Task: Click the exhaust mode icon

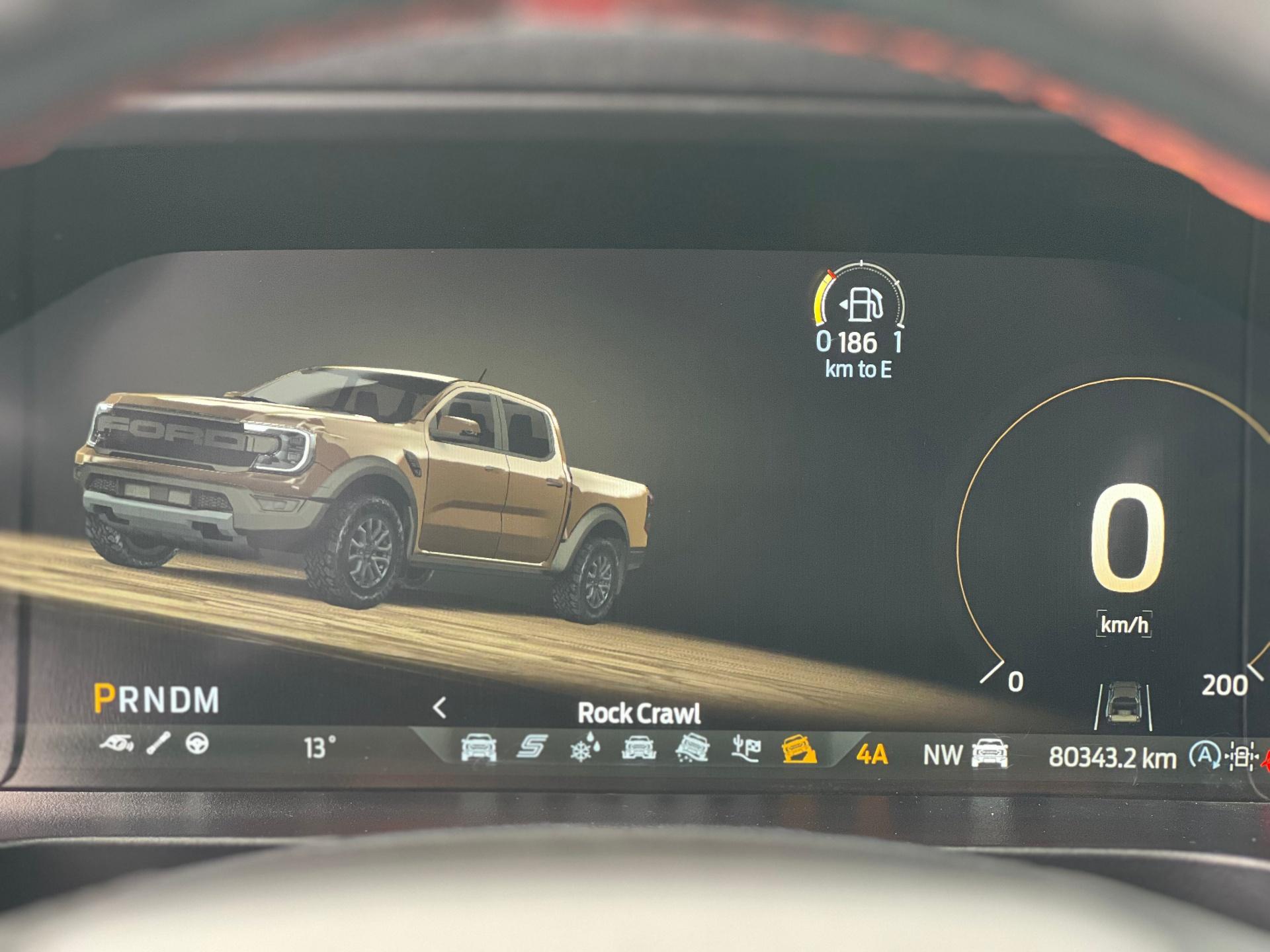Action: (x=116, y=744)
